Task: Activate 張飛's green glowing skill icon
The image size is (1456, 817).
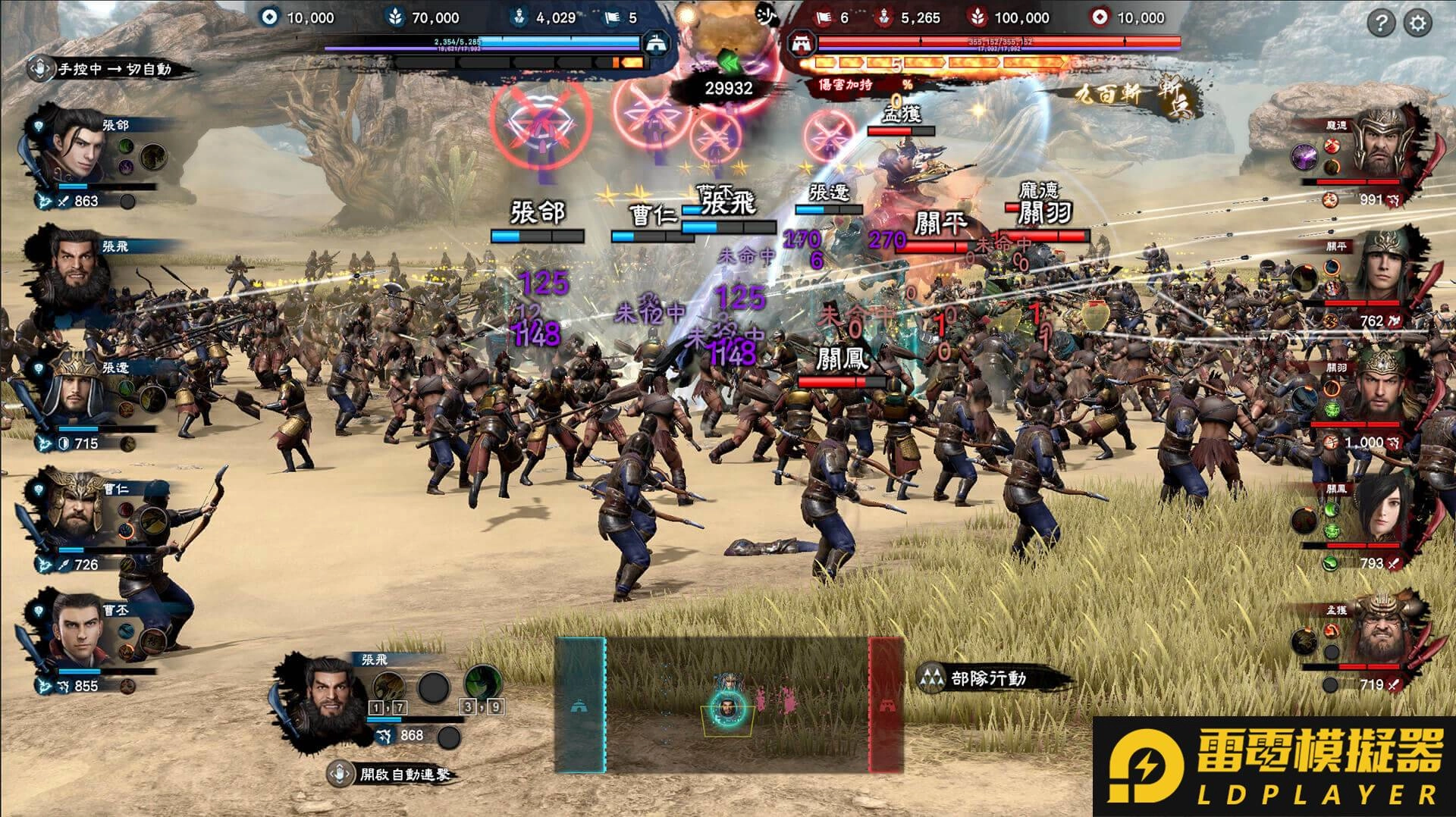Action: coord(481,682)
